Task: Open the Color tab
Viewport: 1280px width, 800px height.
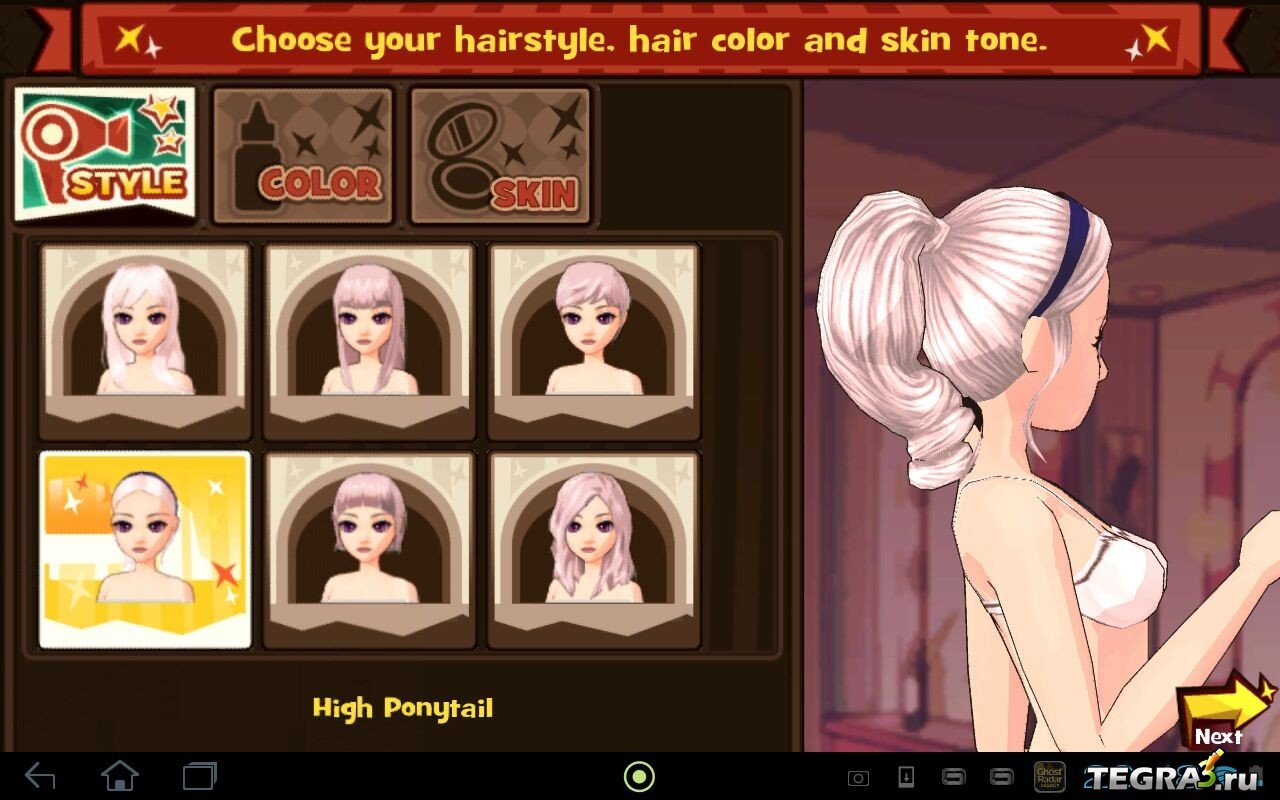Action: (303, 155)
